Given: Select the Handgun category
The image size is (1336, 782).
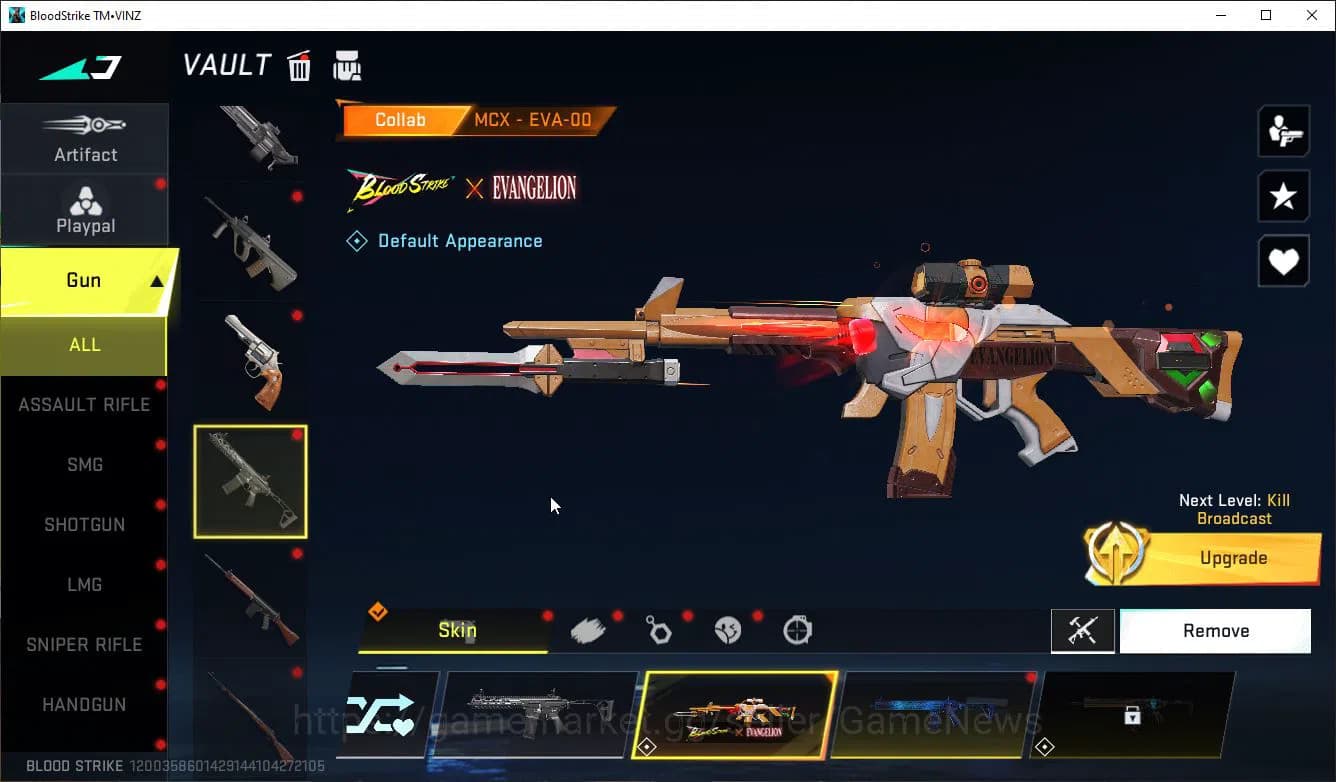Looking at the screenshot, I should 84,705.
